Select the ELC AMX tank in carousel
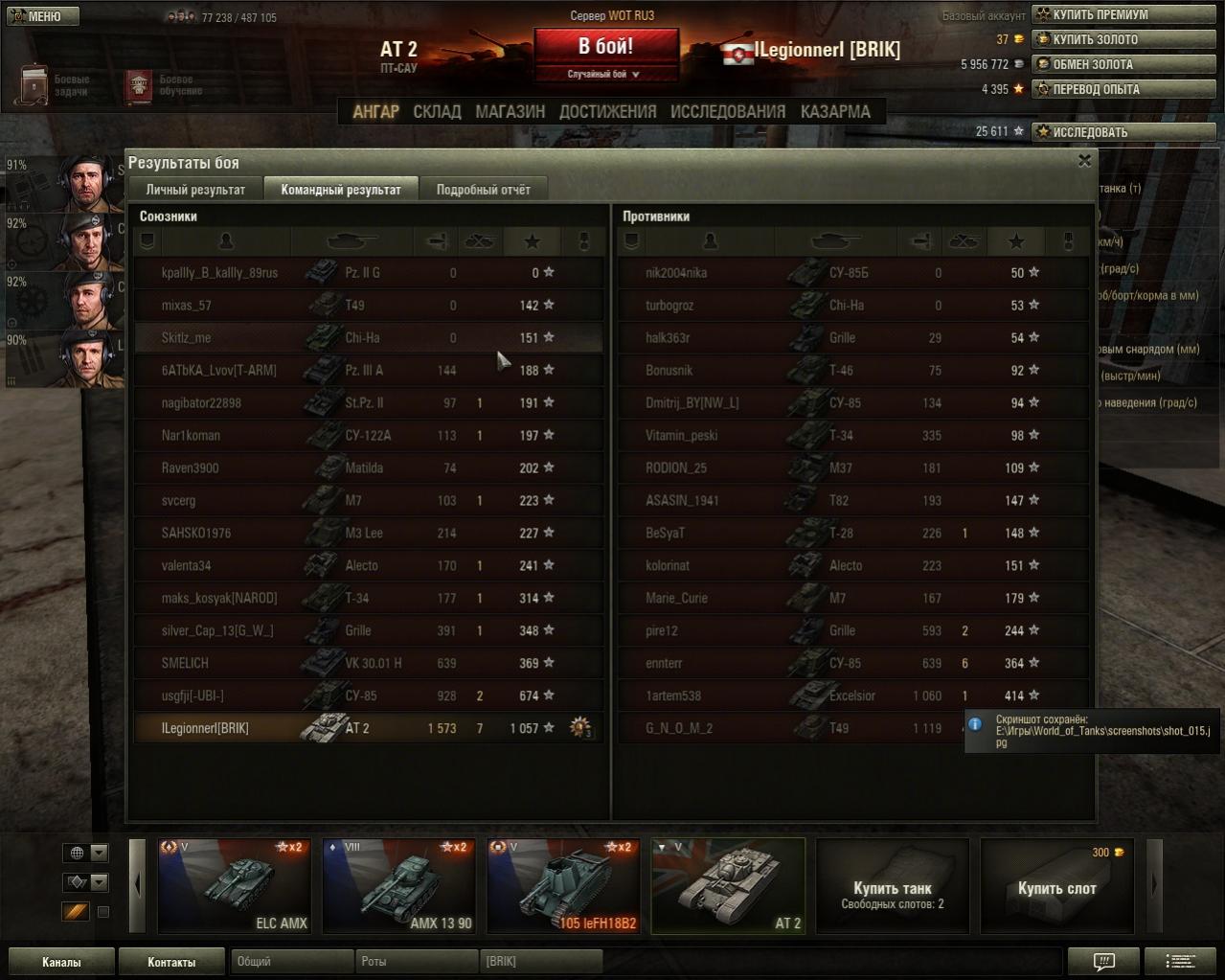Screen dimensions: 1225x980 click(235, 885)
